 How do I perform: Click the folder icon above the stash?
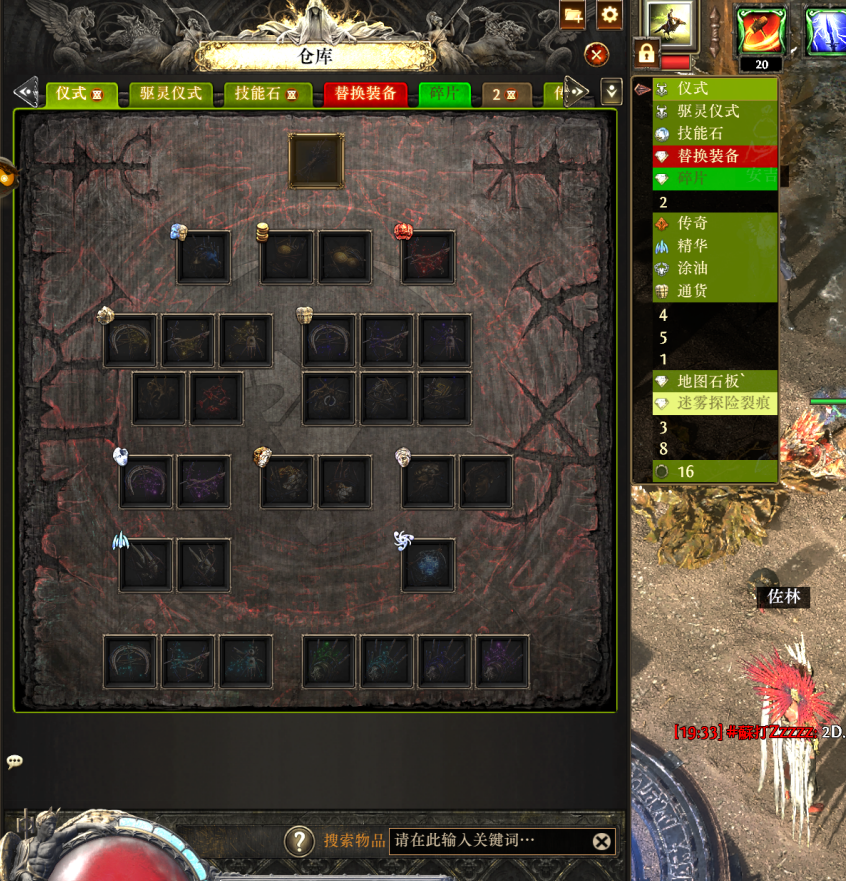tap(573, 15)
